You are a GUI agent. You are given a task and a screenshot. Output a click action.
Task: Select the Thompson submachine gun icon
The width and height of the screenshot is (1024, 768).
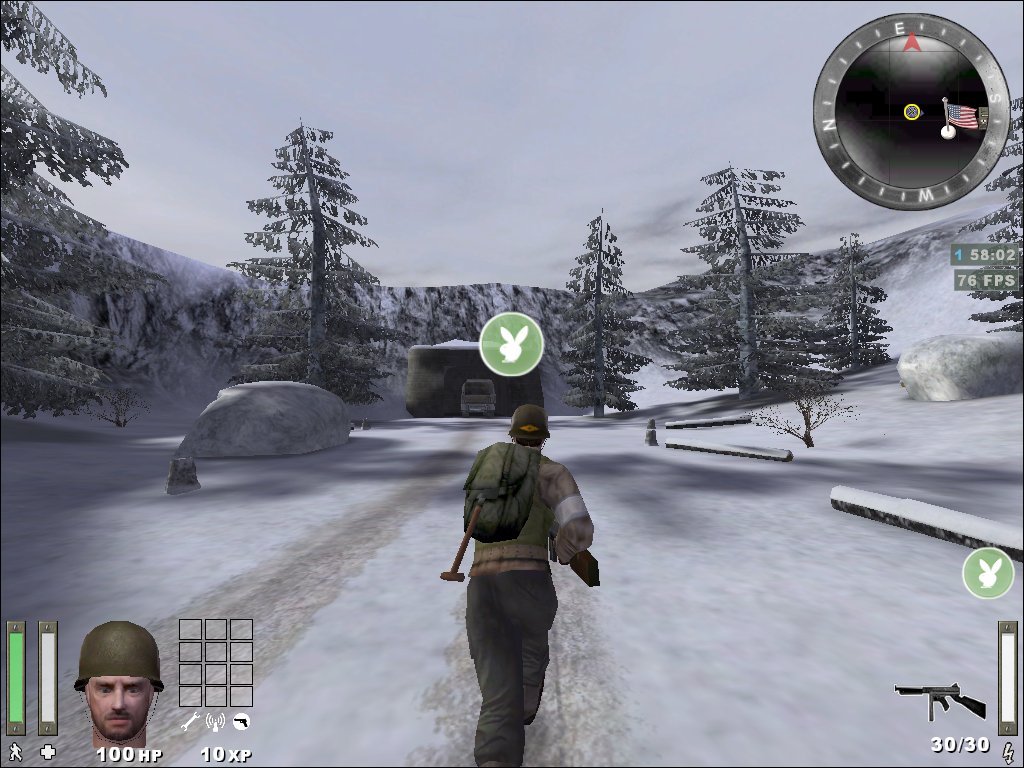pyautogui.click(x=939, y=700)
